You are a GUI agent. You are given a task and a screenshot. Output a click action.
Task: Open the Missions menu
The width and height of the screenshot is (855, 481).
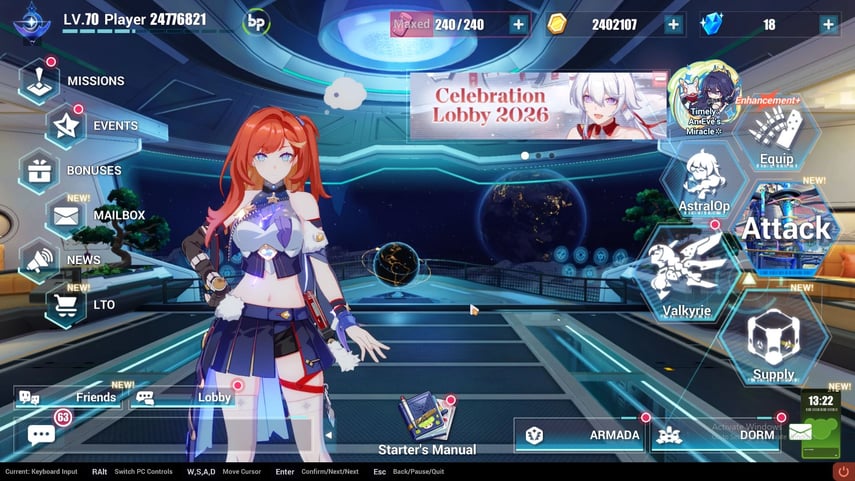click(x=40, y=80)
